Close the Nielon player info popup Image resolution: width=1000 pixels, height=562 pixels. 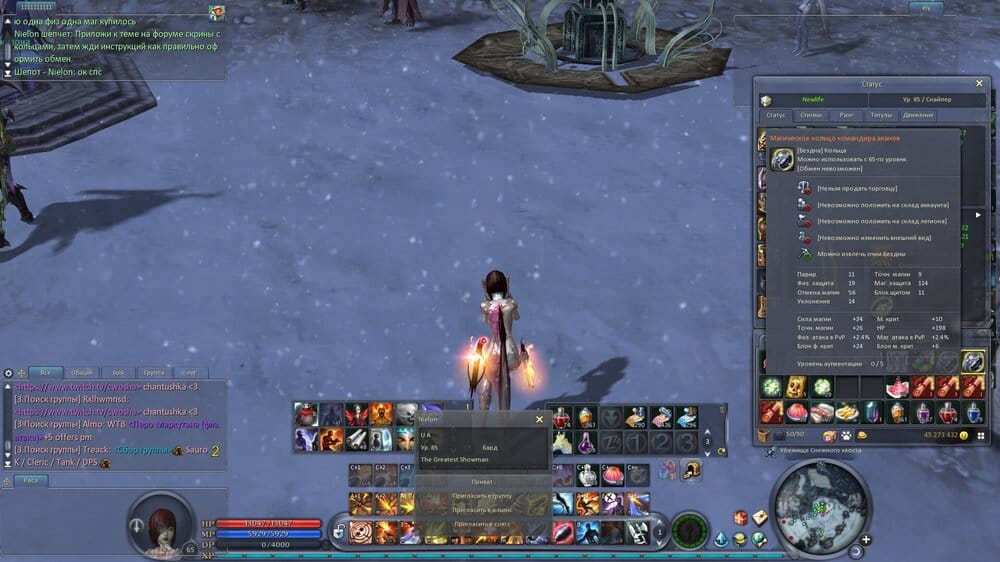point(539,420)
